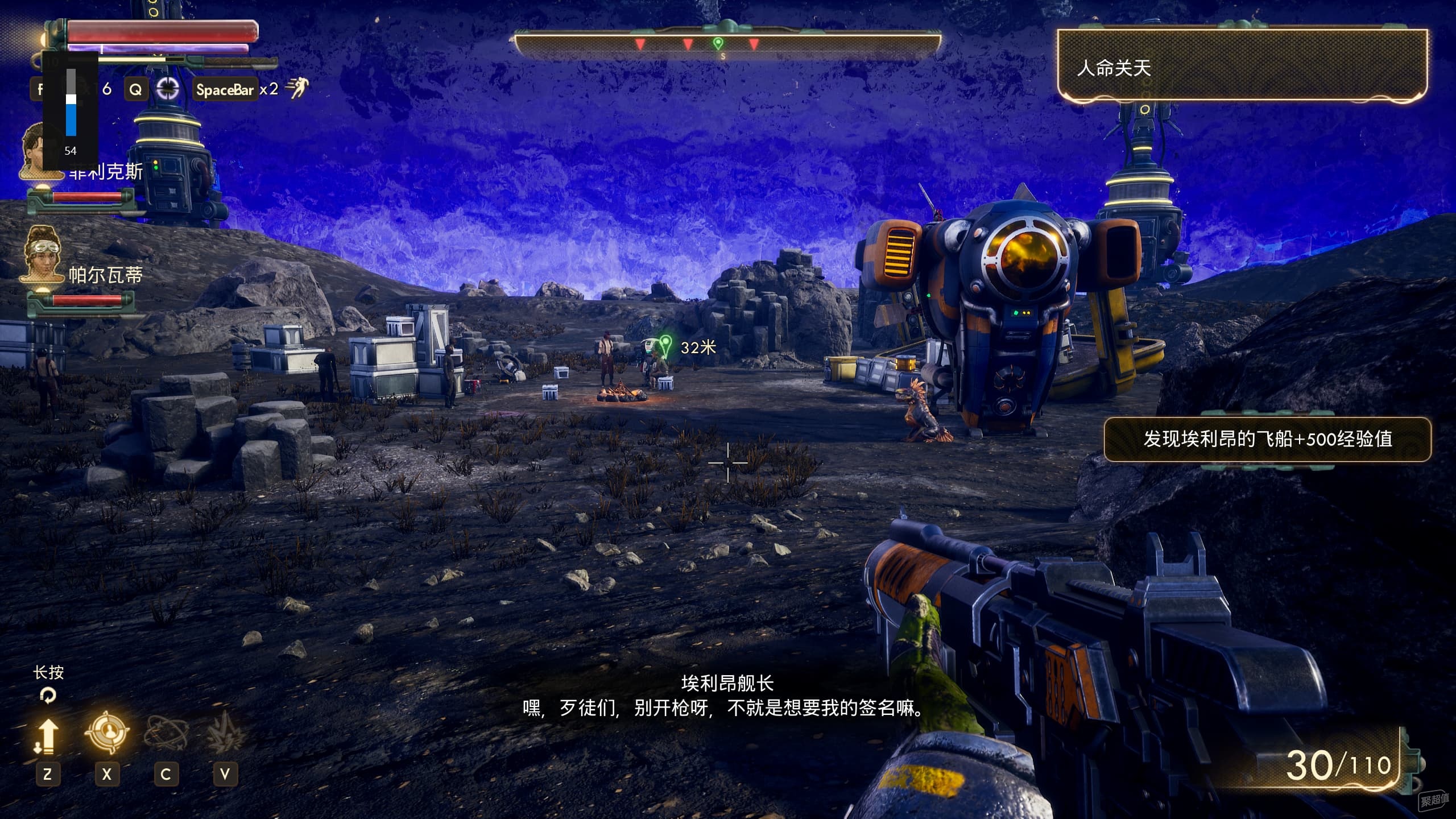Screen dimensions: 1456x819
Task: Open the 人命关天 quest tracker
Action: [x=1242, y=68]
